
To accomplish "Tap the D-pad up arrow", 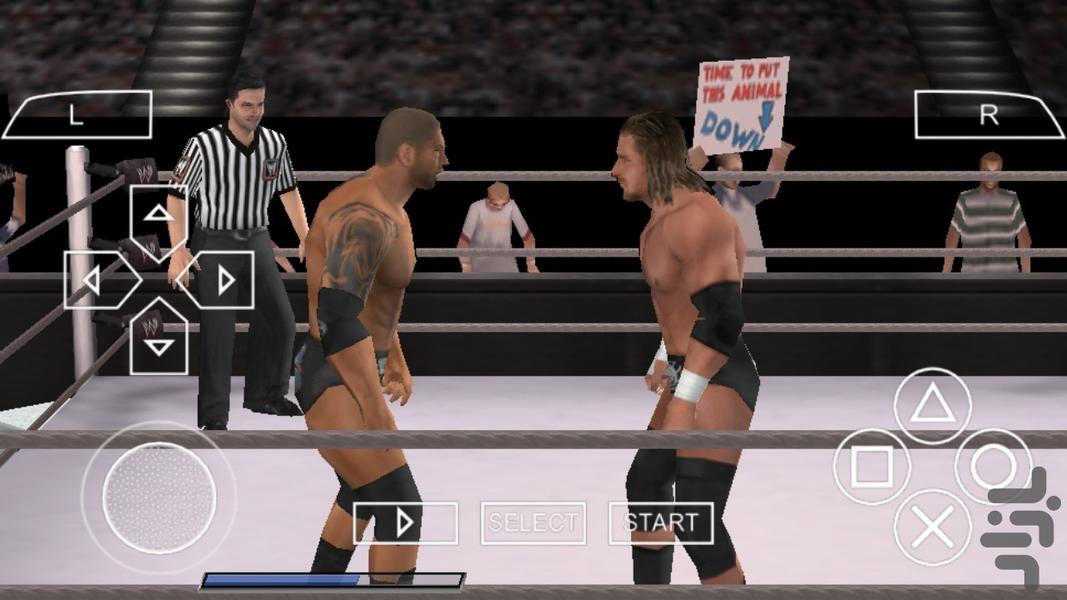I will [x=159, y=216].
